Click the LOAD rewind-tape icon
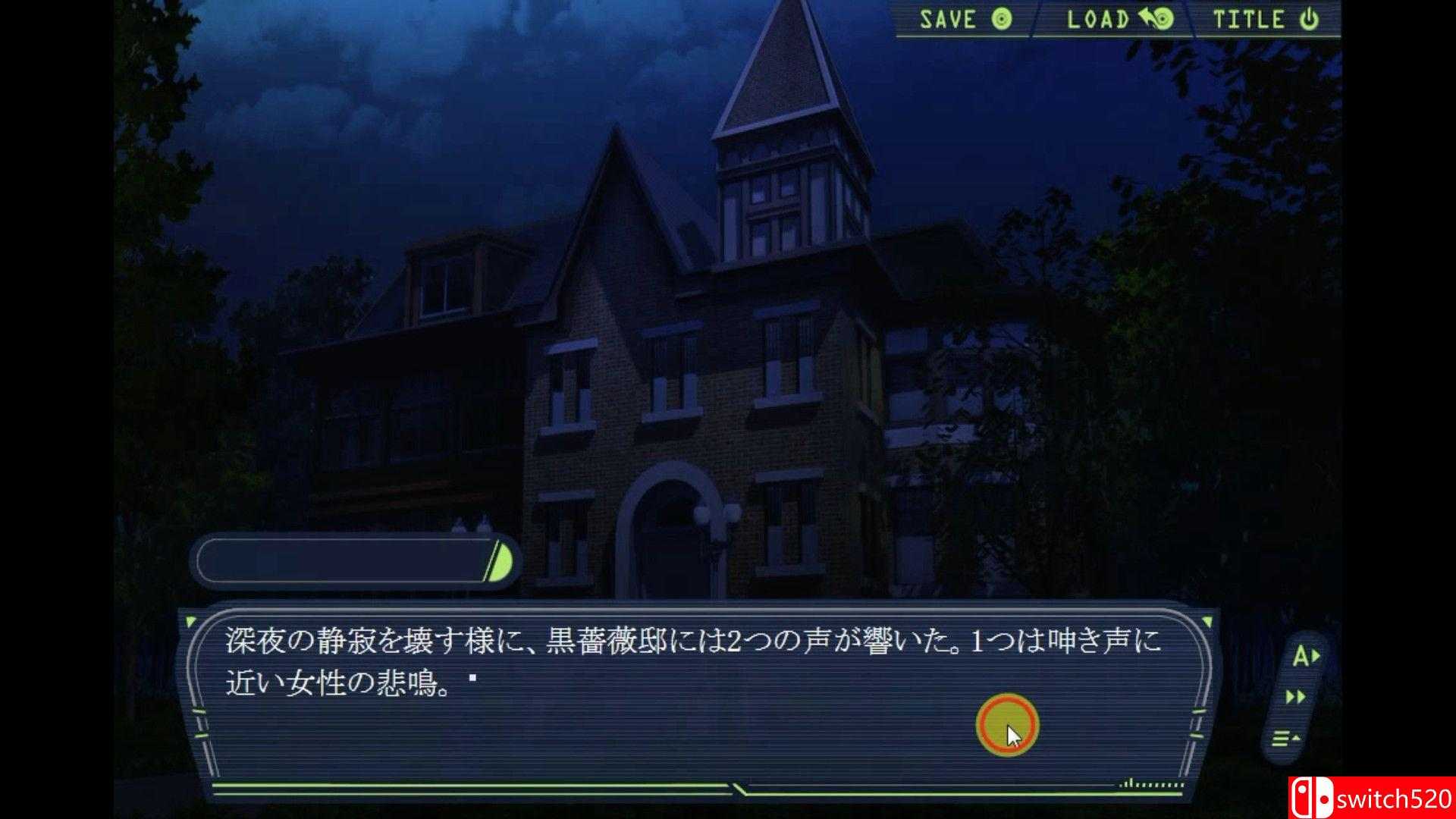Image resolution: width=1456 pixels, height=819 pixels. (1158, 20)
